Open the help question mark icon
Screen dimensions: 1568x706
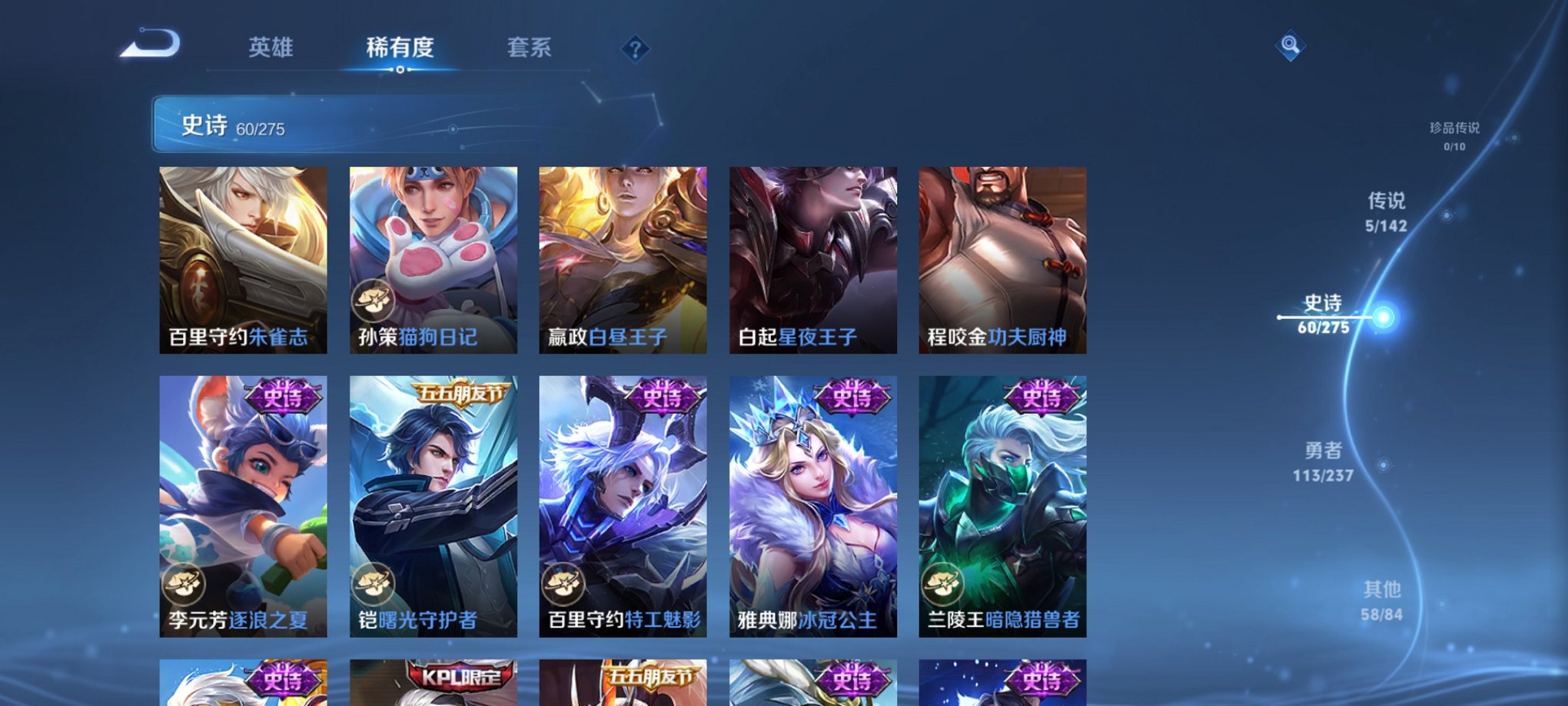click(x=633, y=49)
